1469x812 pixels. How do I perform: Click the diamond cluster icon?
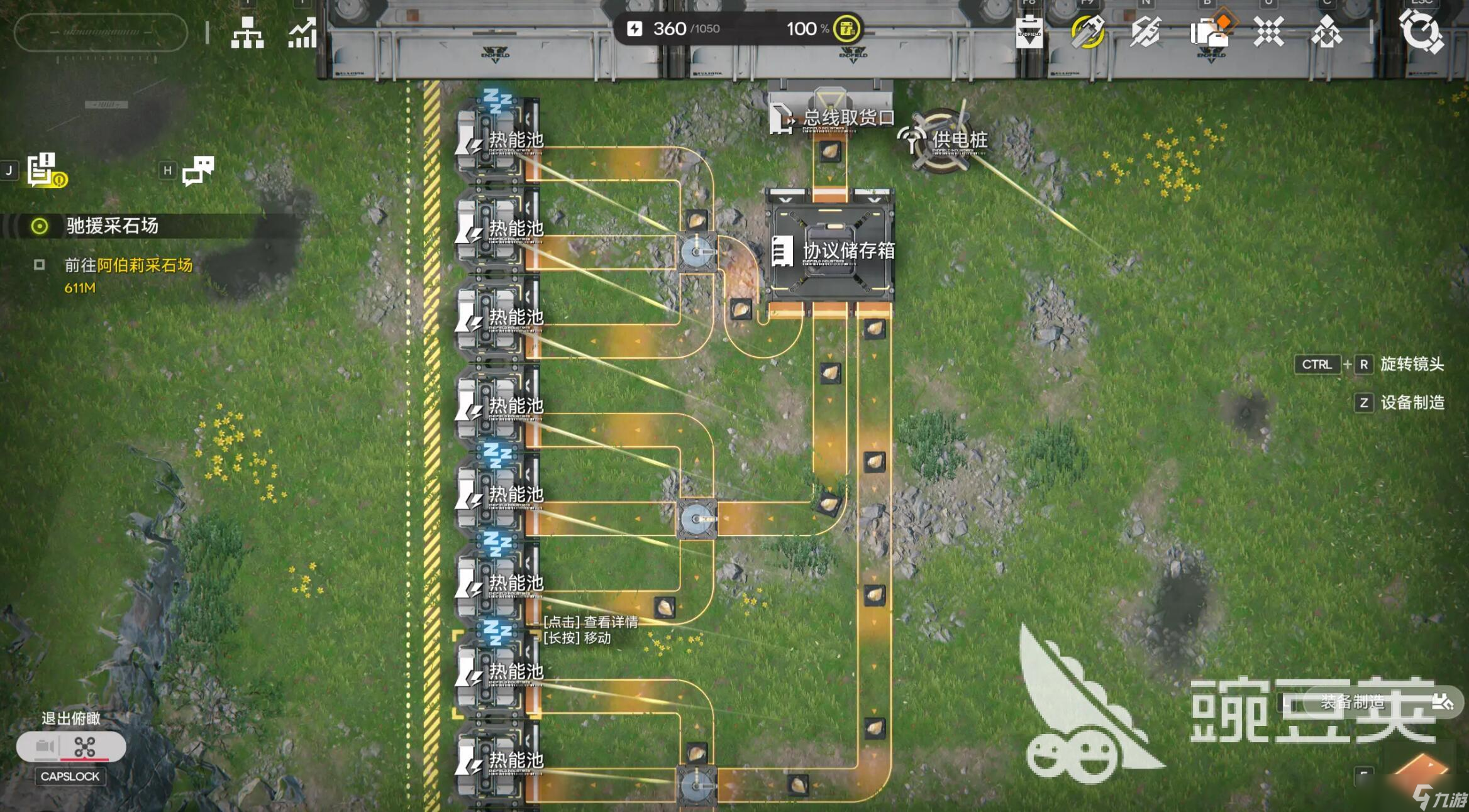pyautogui.click(x=1326, y=32)
